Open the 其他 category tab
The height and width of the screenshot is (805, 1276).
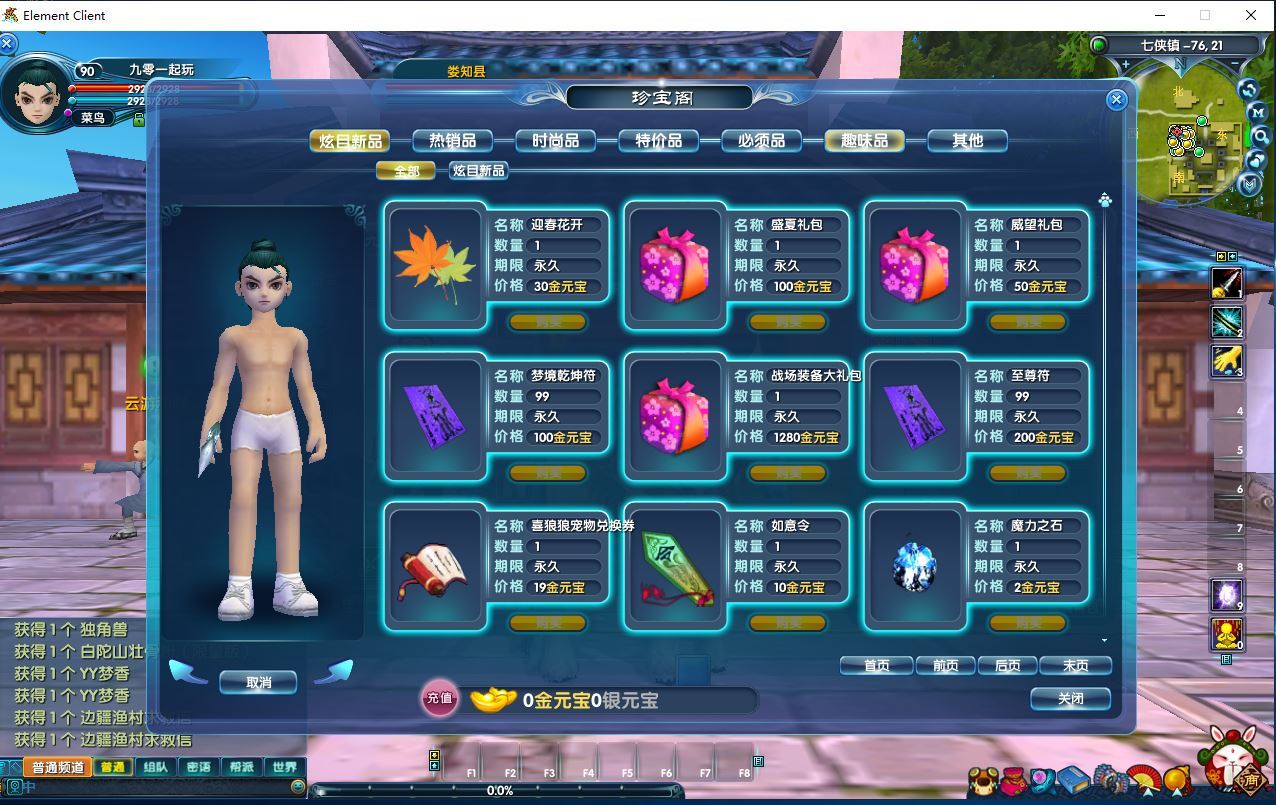coord(967,141)
